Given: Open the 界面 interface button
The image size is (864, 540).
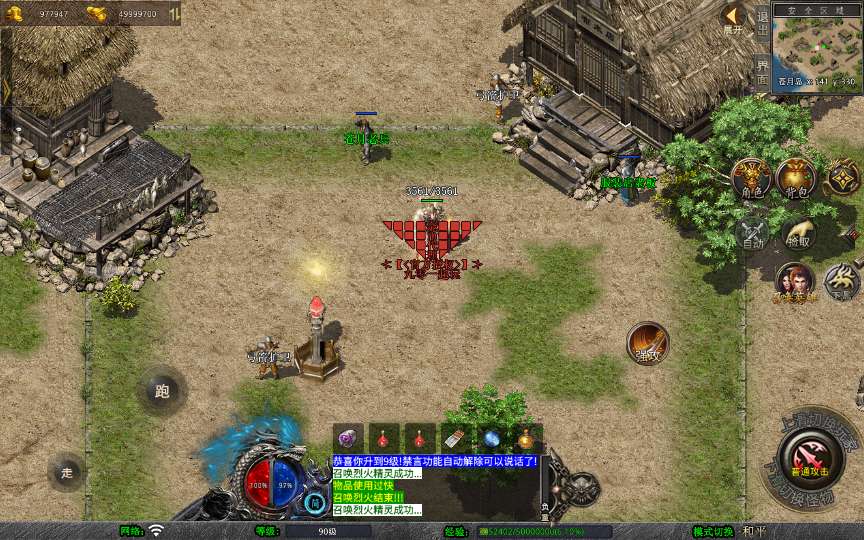Looking at the screenshot, I should [762, 70].
